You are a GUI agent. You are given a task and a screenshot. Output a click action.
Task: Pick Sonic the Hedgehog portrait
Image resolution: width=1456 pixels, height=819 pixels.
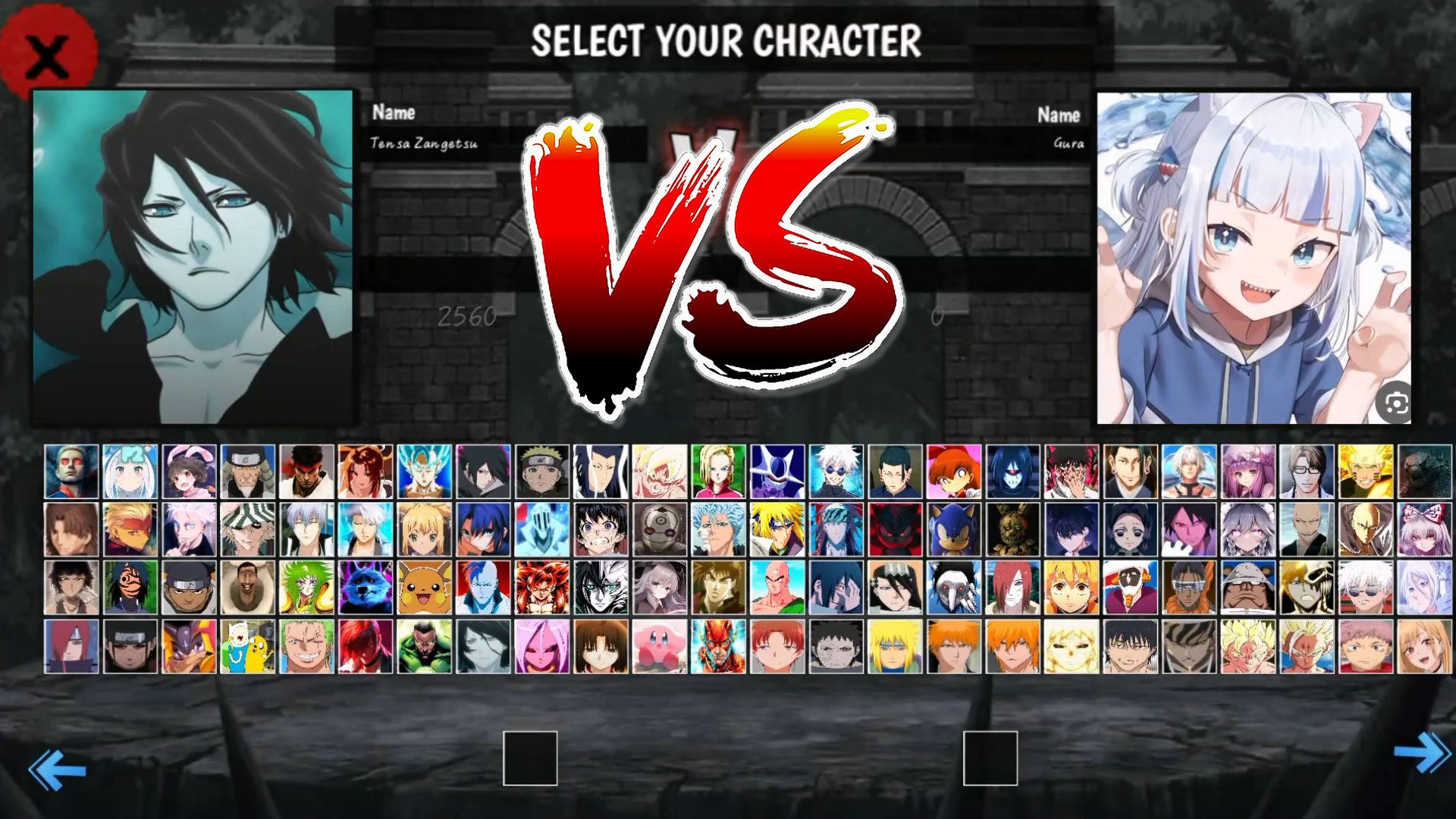click(954, 529)
